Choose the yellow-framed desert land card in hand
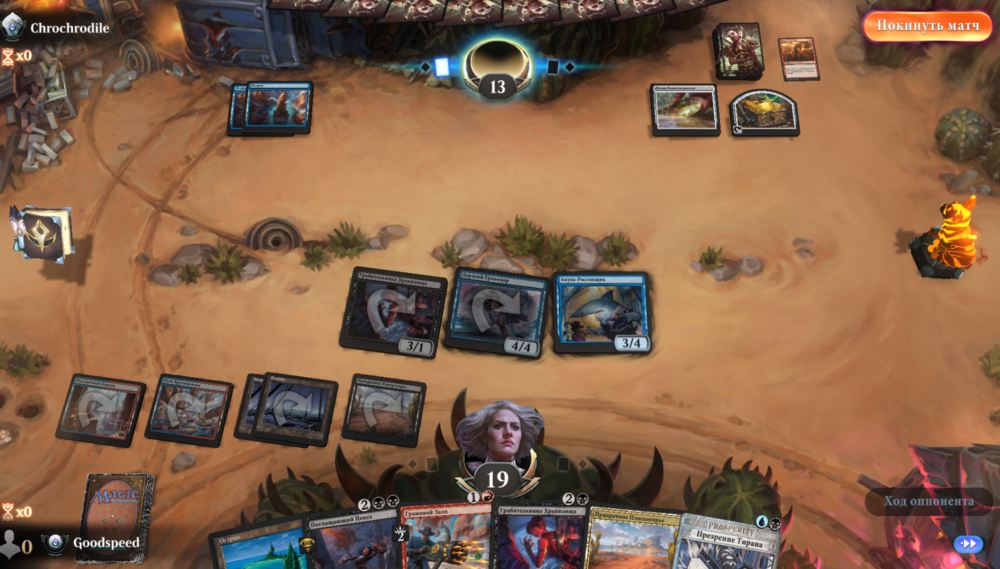The height and width of the screenshot is (569, 1000). (633, 540)
